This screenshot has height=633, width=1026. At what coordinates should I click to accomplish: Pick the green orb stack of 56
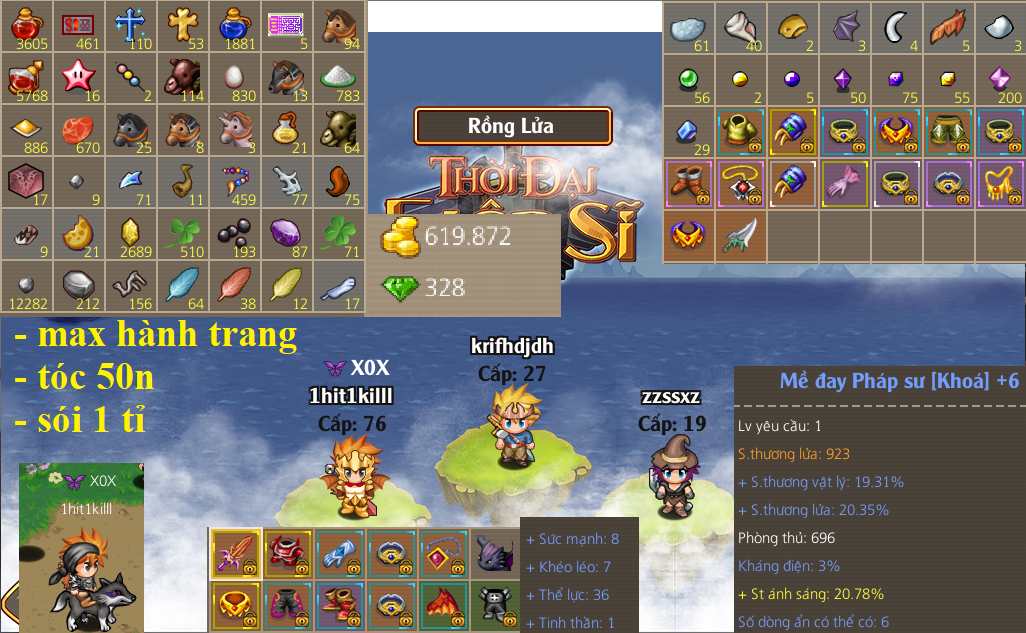689,79
